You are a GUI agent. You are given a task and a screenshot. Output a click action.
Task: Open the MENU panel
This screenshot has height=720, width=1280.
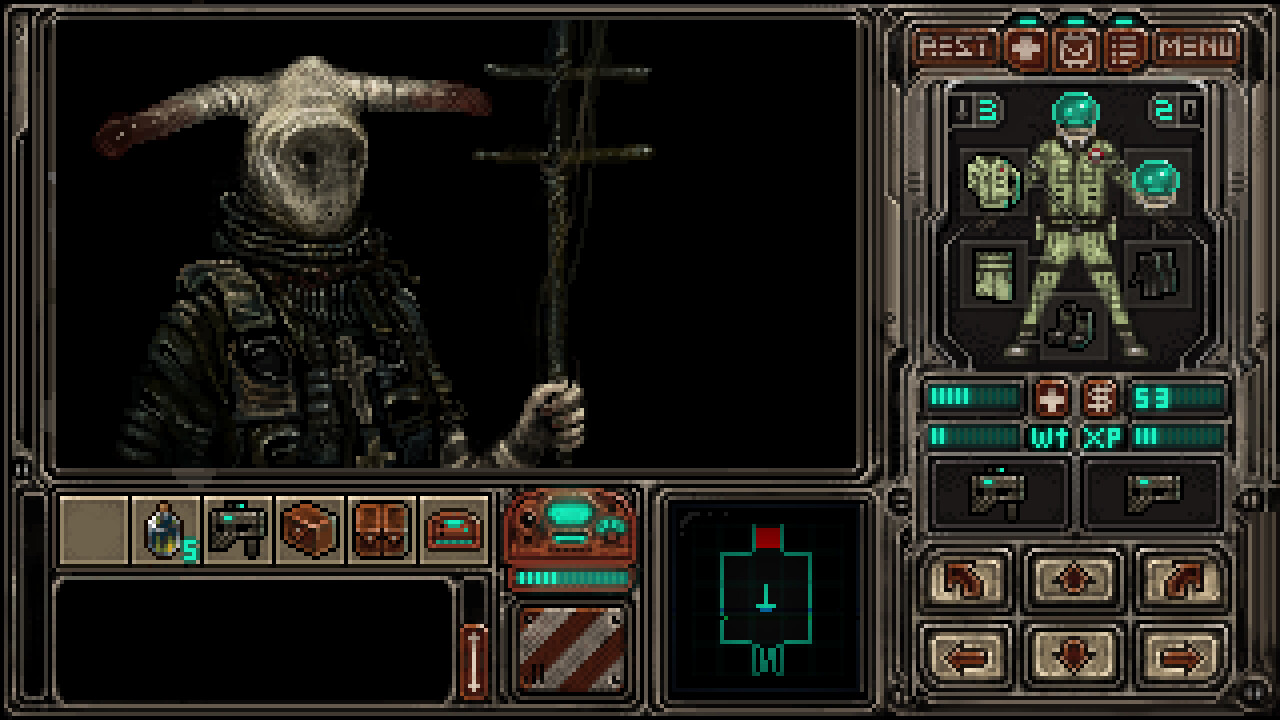1193,44
